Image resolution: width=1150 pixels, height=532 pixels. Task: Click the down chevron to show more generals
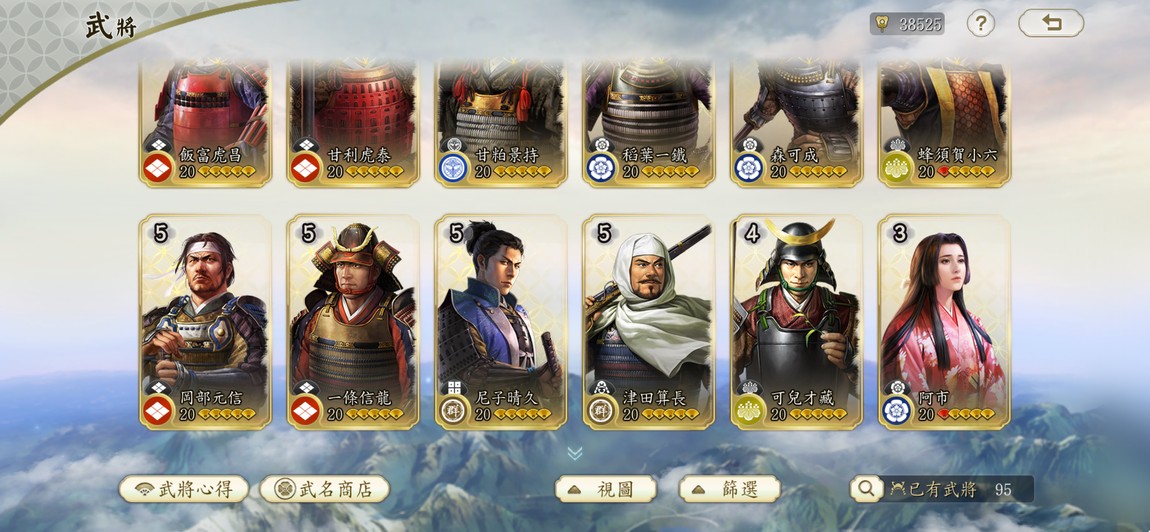pyautogui.click(x=575, y=453)
